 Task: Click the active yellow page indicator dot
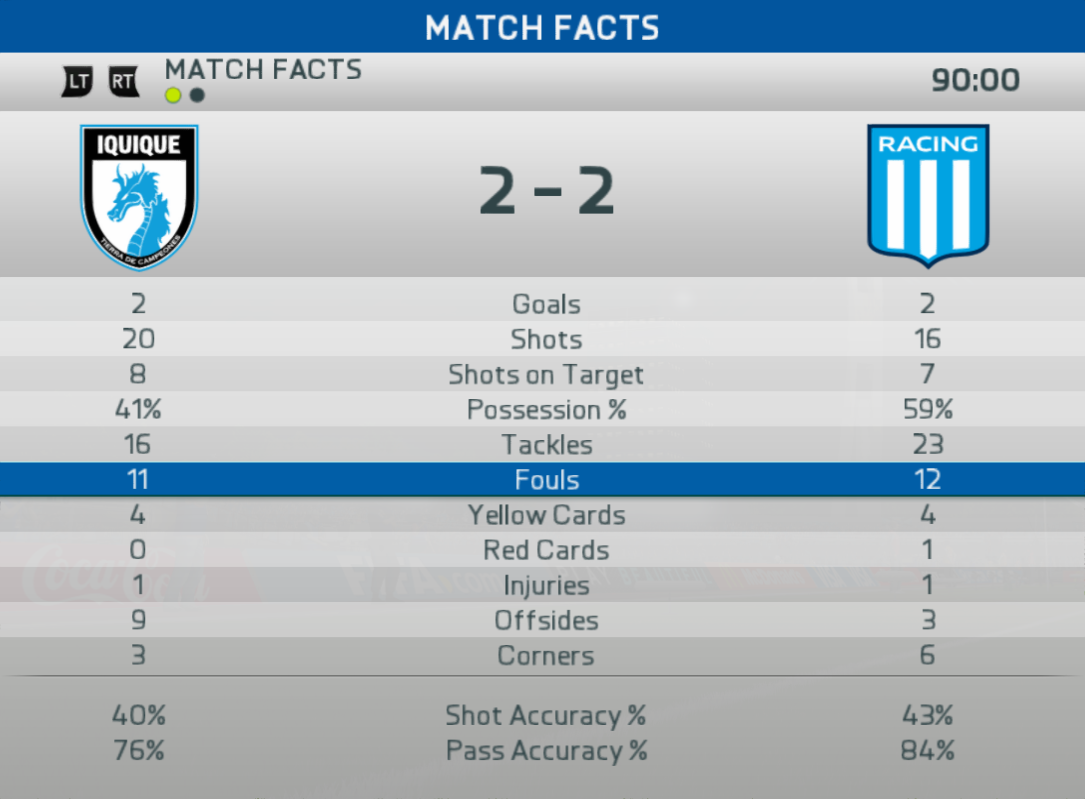click(174, 96)
